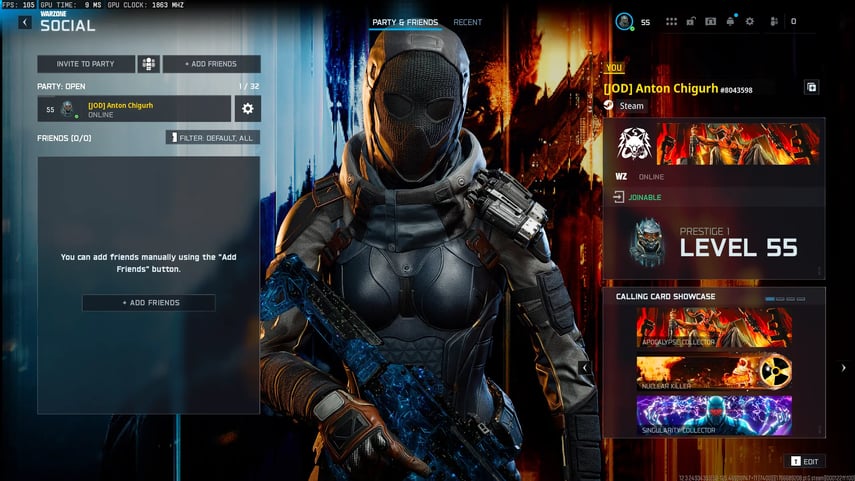The height and width of the screenshot is (481, 855).
Task: Open the squad icon button beside Invite to Party
Action: pyautogui.click(x=149, y=64)
